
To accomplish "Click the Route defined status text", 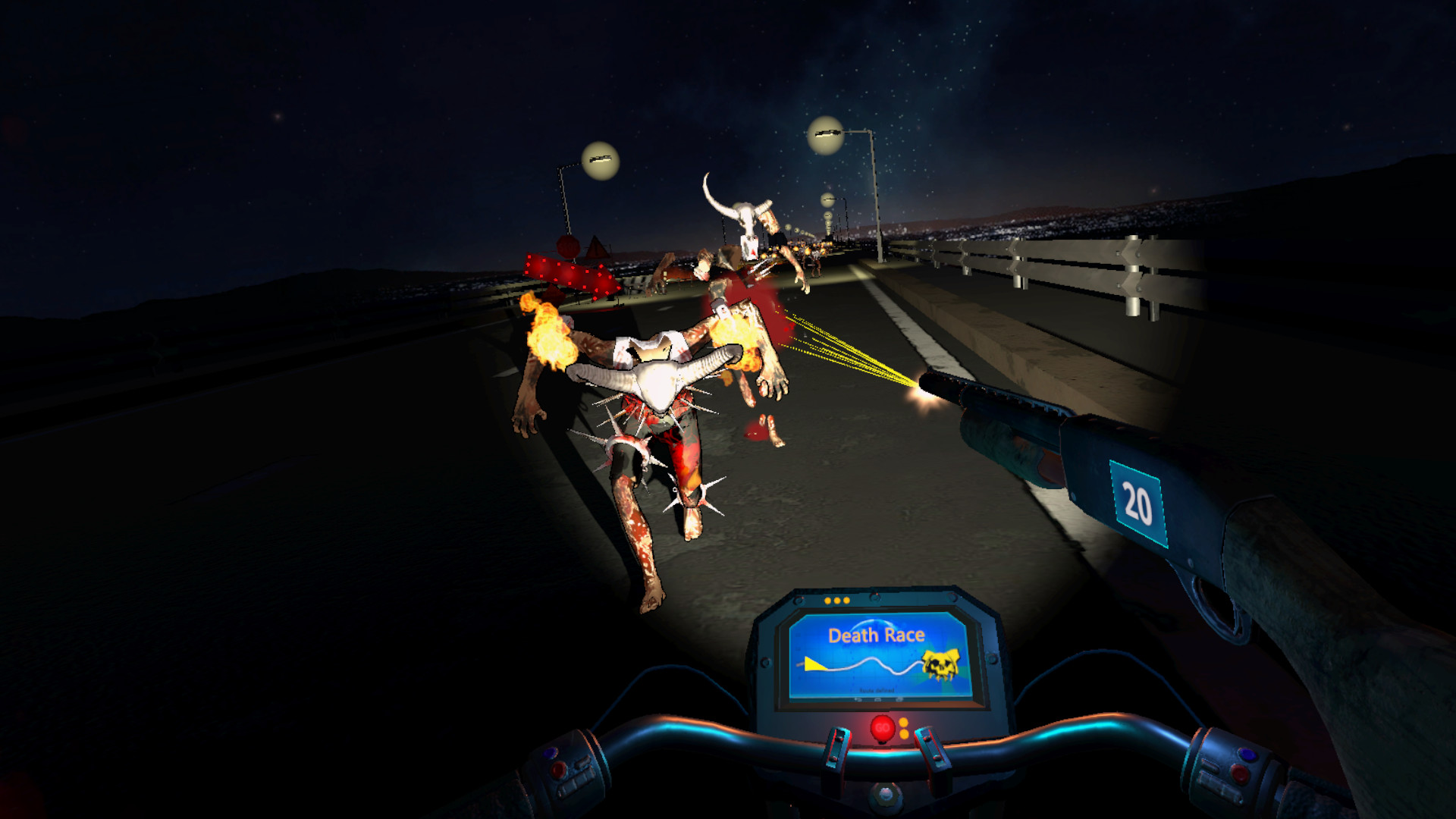I will click(x=877, y=690).
